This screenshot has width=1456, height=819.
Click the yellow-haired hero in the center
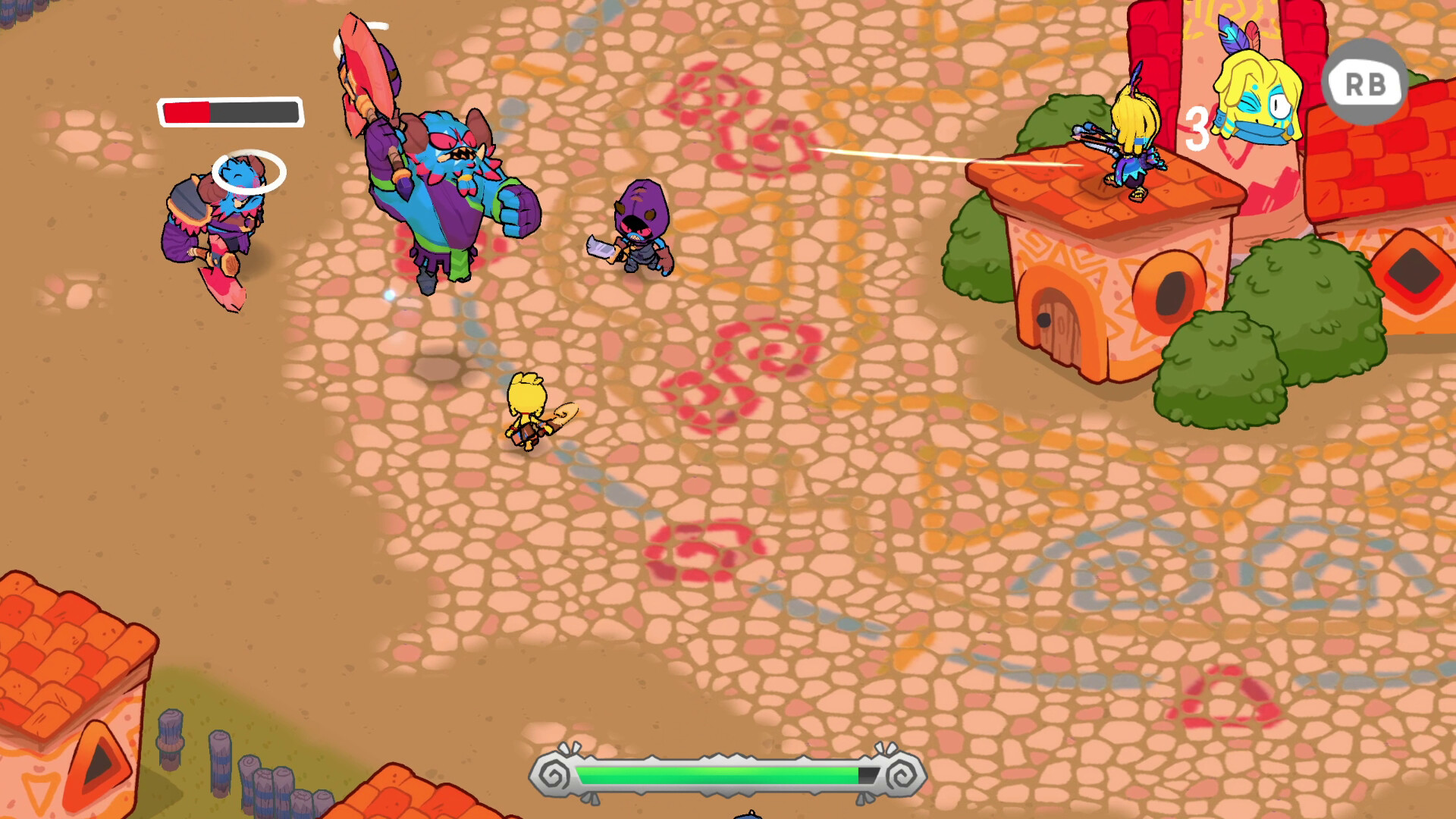click(531, 413)
